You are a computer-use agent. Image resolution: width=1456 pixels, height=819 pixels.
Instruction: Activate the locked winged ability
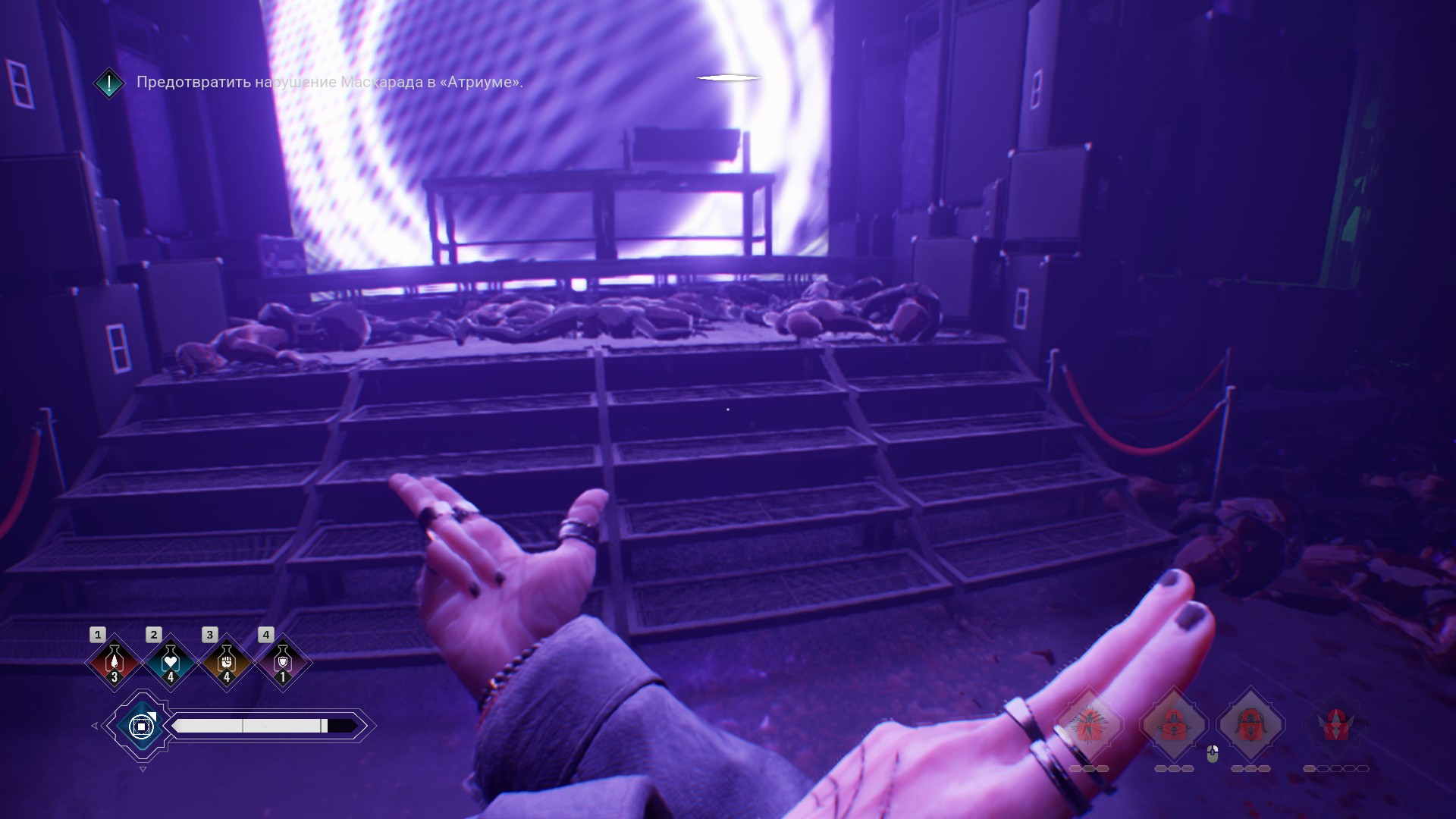(1335, 725)
